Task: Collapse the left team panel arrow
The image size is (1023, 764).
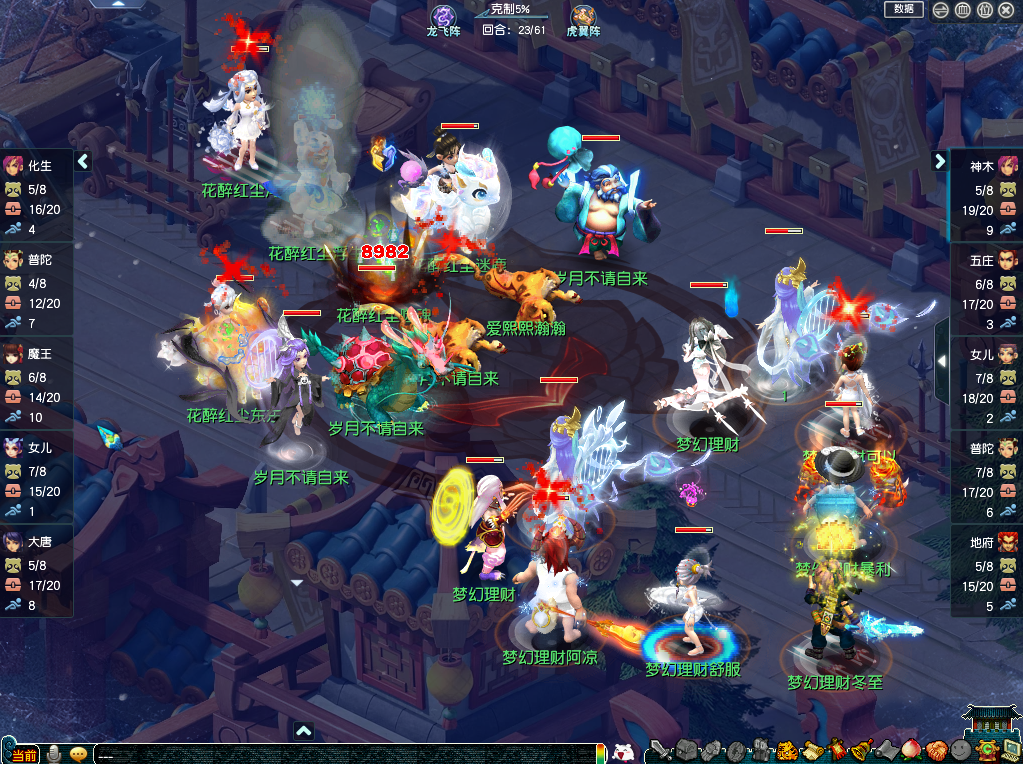Action: click(x=83, y=161)
